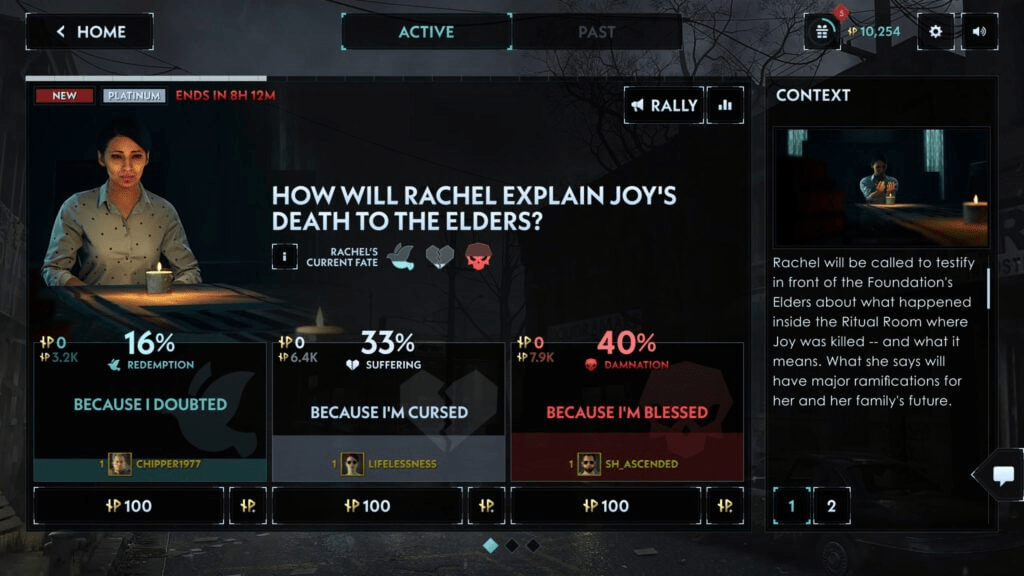Open the chat speech bubble

(x=1002, y=475)
